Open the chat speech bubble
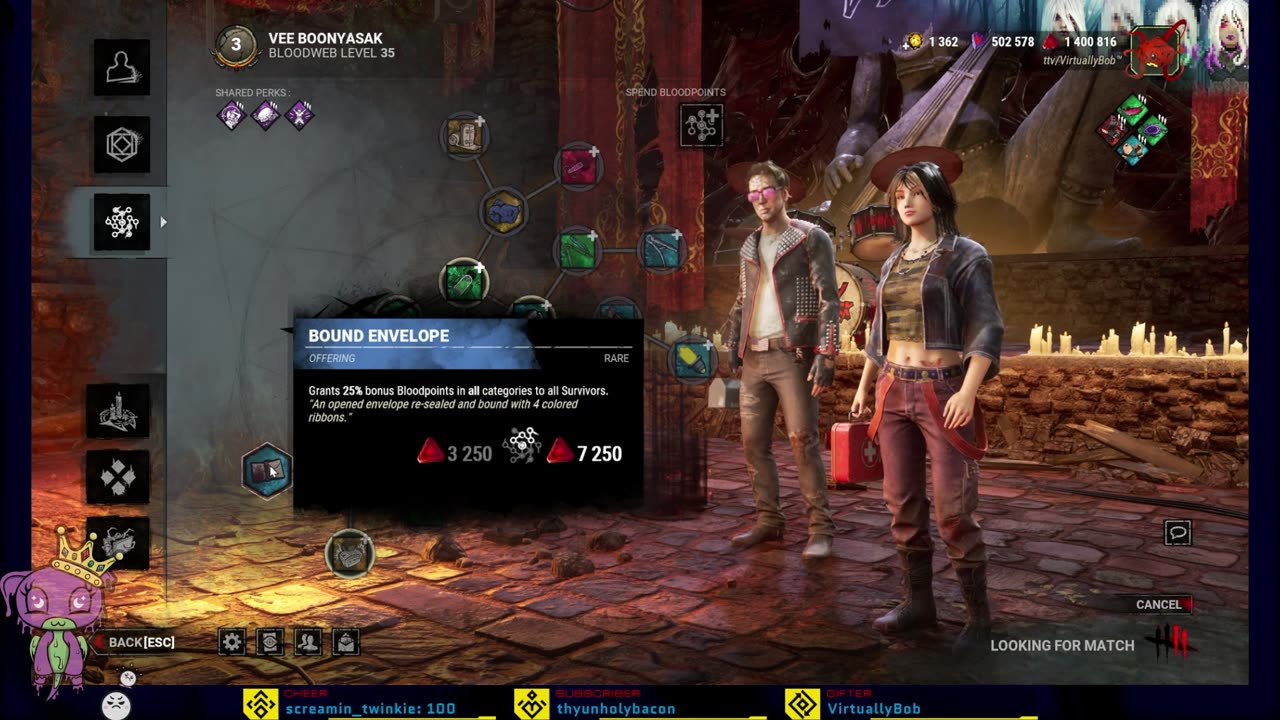 pos(1178,532)
